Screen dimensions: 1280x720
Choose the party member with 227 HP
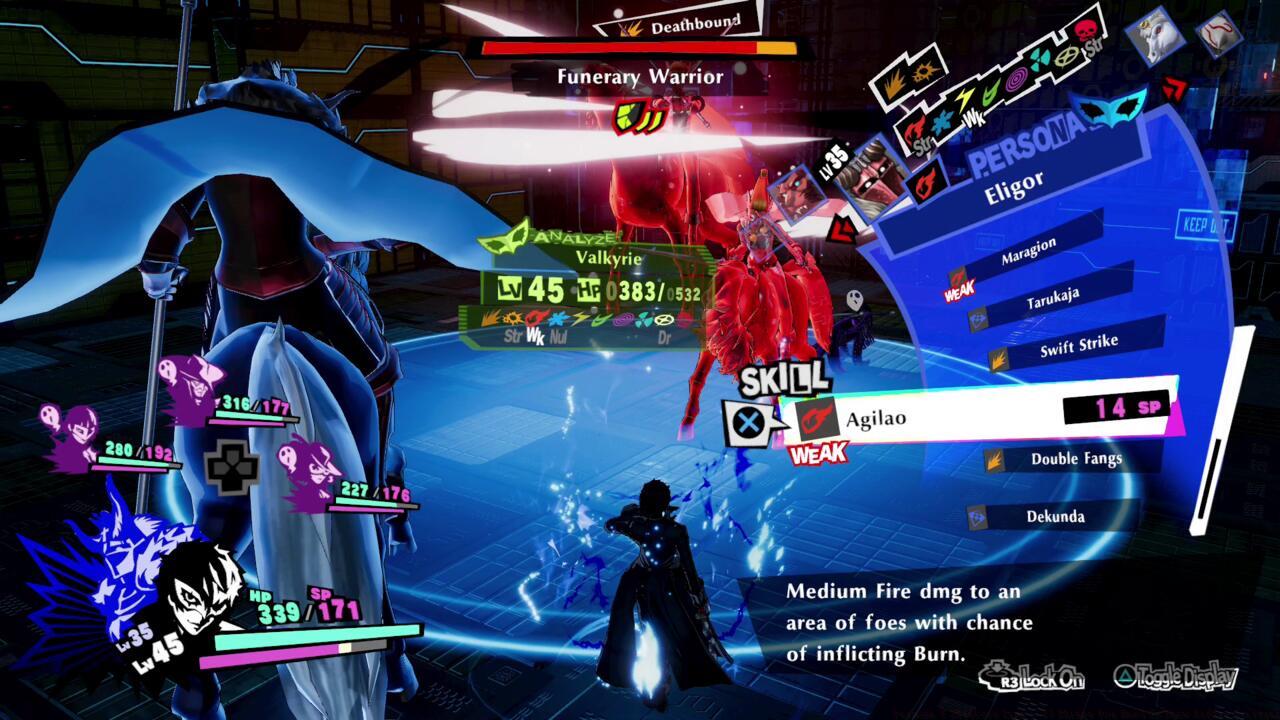pos(313,473)
